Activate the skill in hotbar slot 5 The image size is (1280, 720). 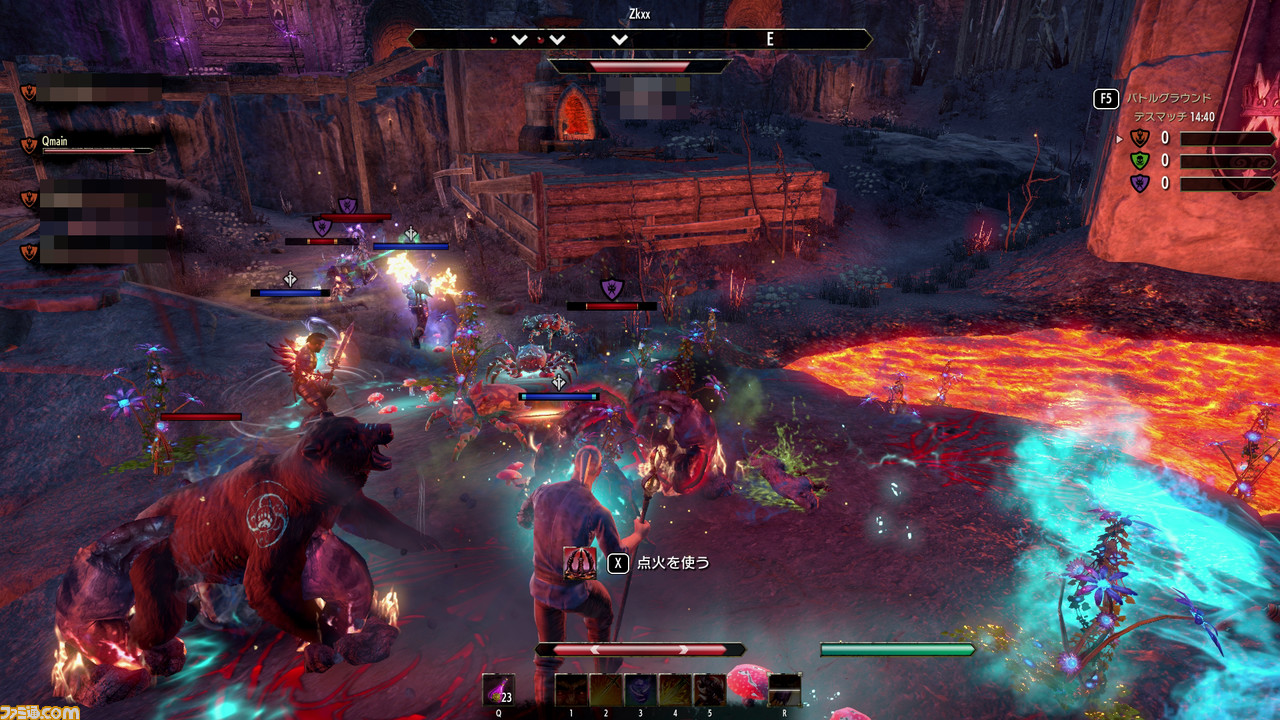[709, 689]
